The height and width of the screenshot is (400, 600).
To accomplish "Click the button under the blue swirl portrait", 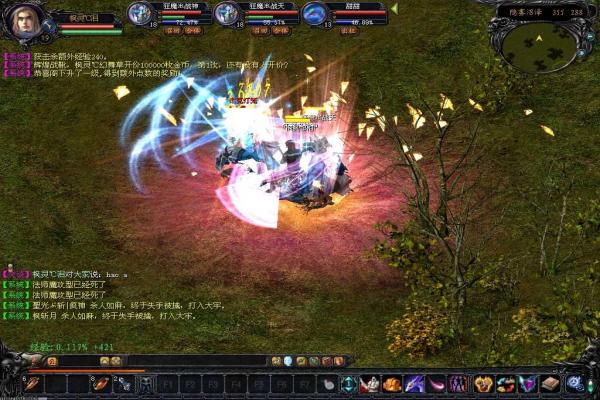I will pyautogui.click(x=349, y=31).
